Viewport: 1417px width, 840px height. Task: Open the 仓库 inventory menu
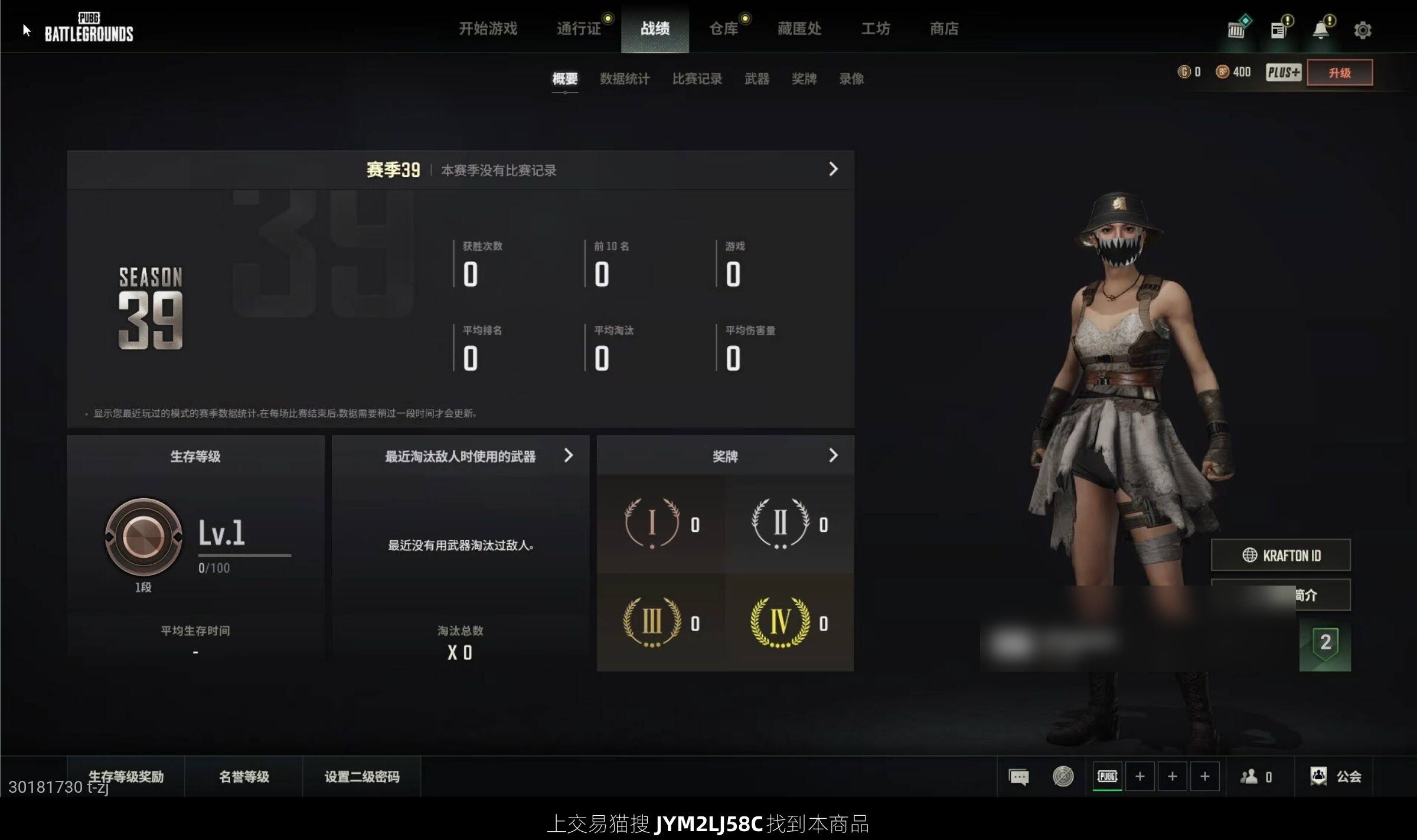pyautogui.click(x=723, y=28)
